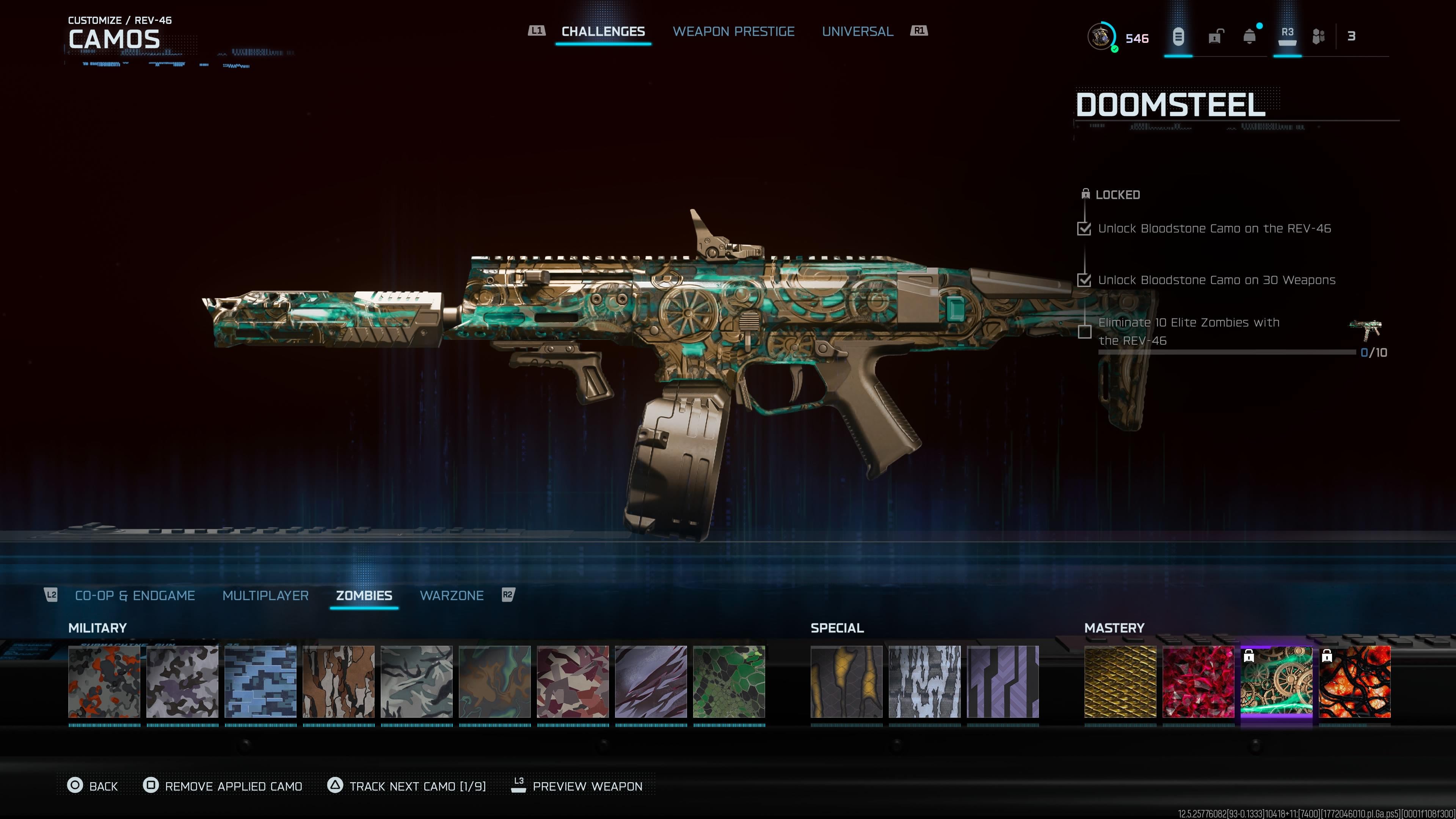Switch to Co-op & Endgame camos
Viewport: 1456px width, 819px height.
135,595
